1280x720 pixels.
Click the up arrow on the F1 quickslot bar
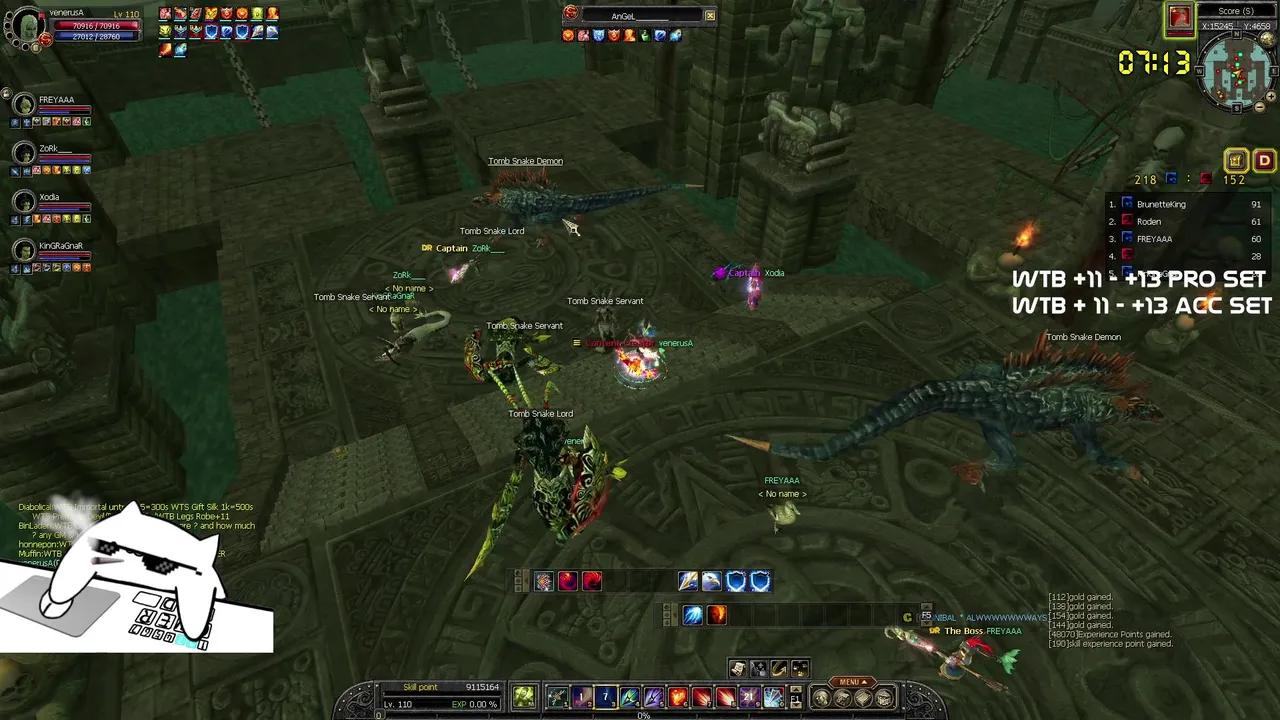(x=794, y=691)
